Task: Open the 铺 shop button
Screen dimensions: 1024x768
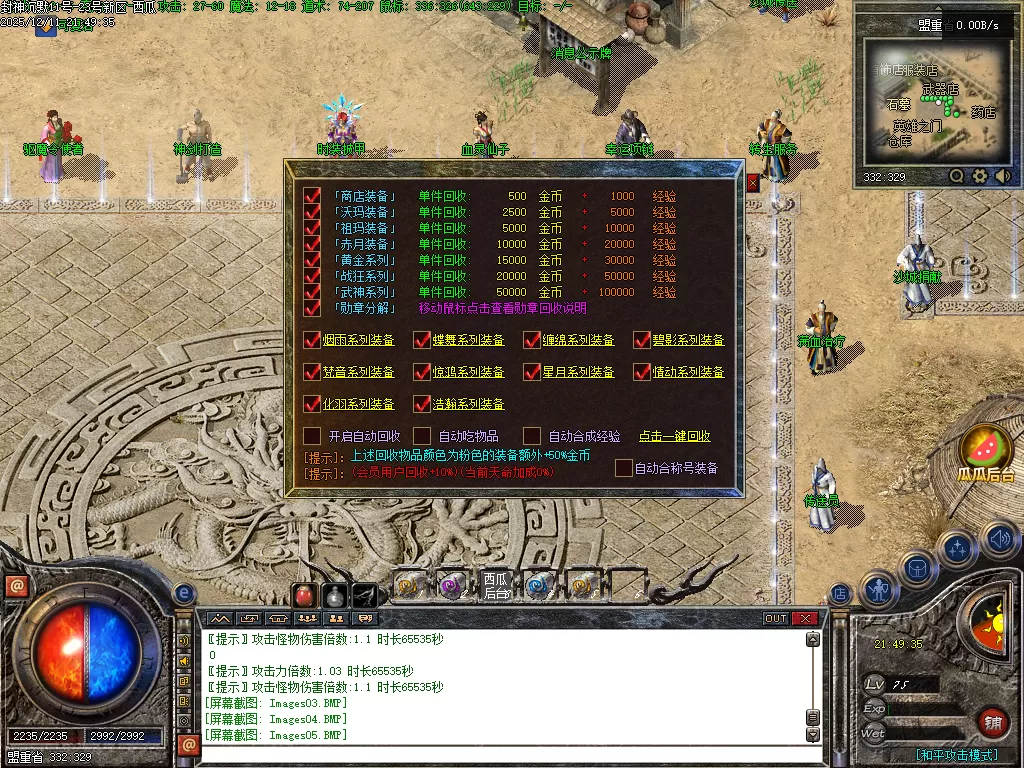Action: pos(992,721)
